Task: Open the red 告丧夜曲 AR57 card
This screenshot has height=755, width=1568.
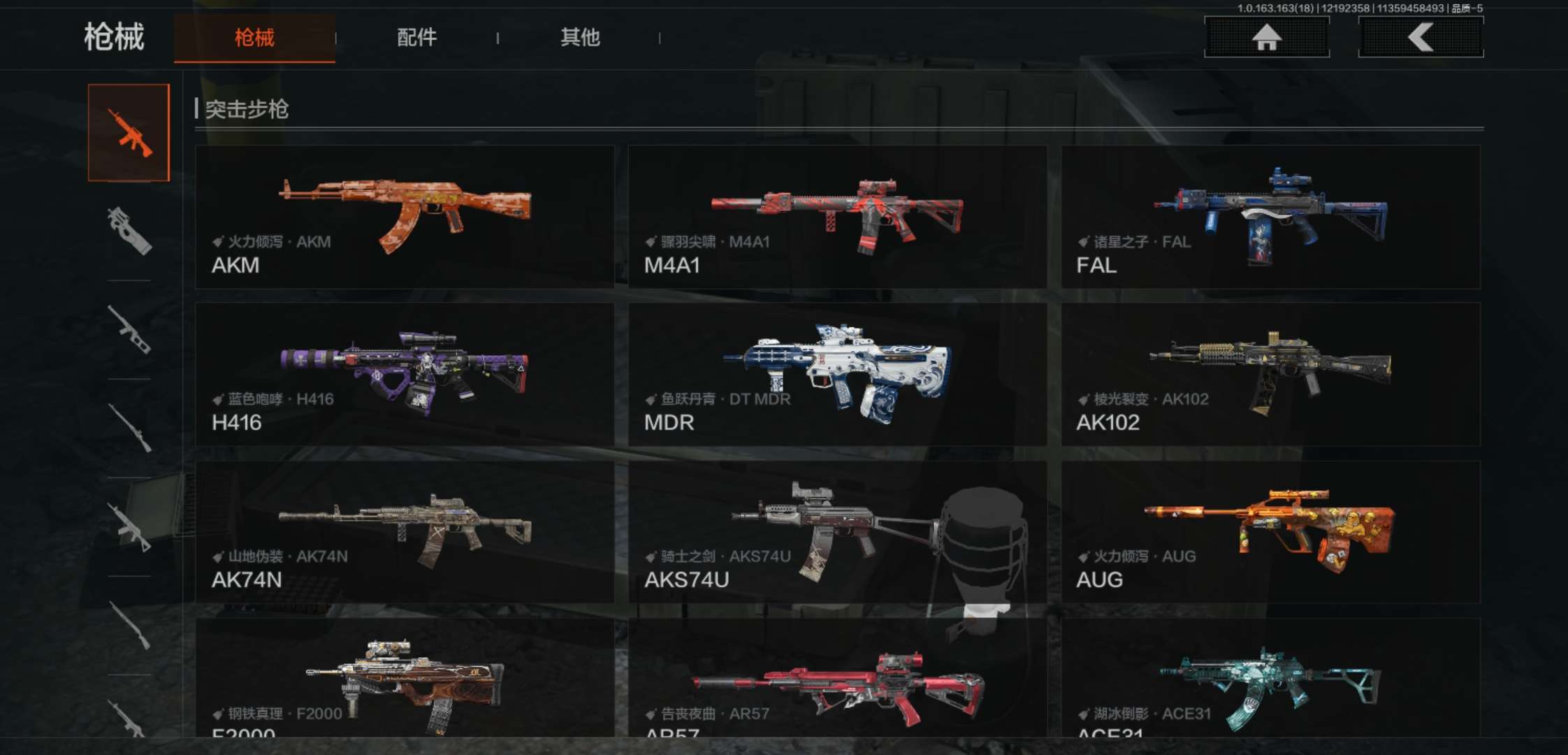Action: tap(837, 678)
